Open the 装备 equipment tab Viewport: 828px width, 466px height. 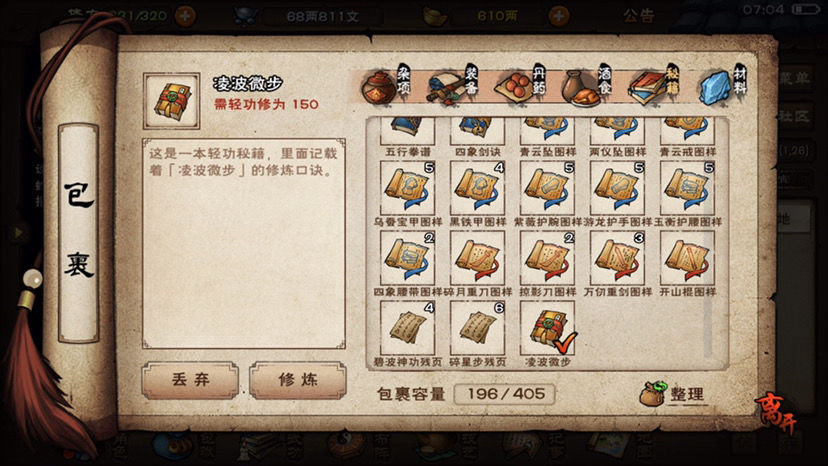453,86
